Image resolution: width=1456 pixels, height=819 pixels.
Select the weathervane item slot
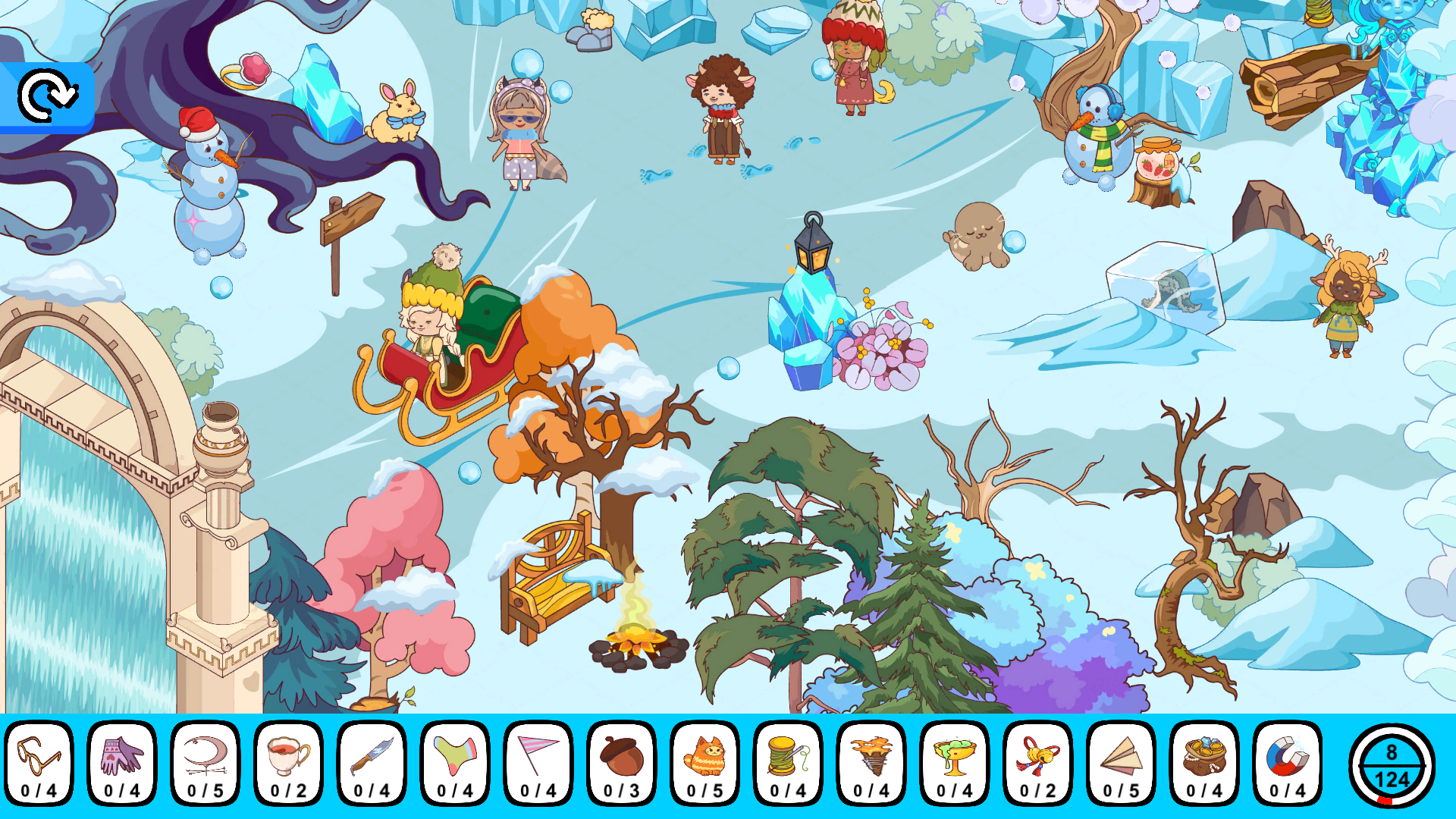(205, 762)
